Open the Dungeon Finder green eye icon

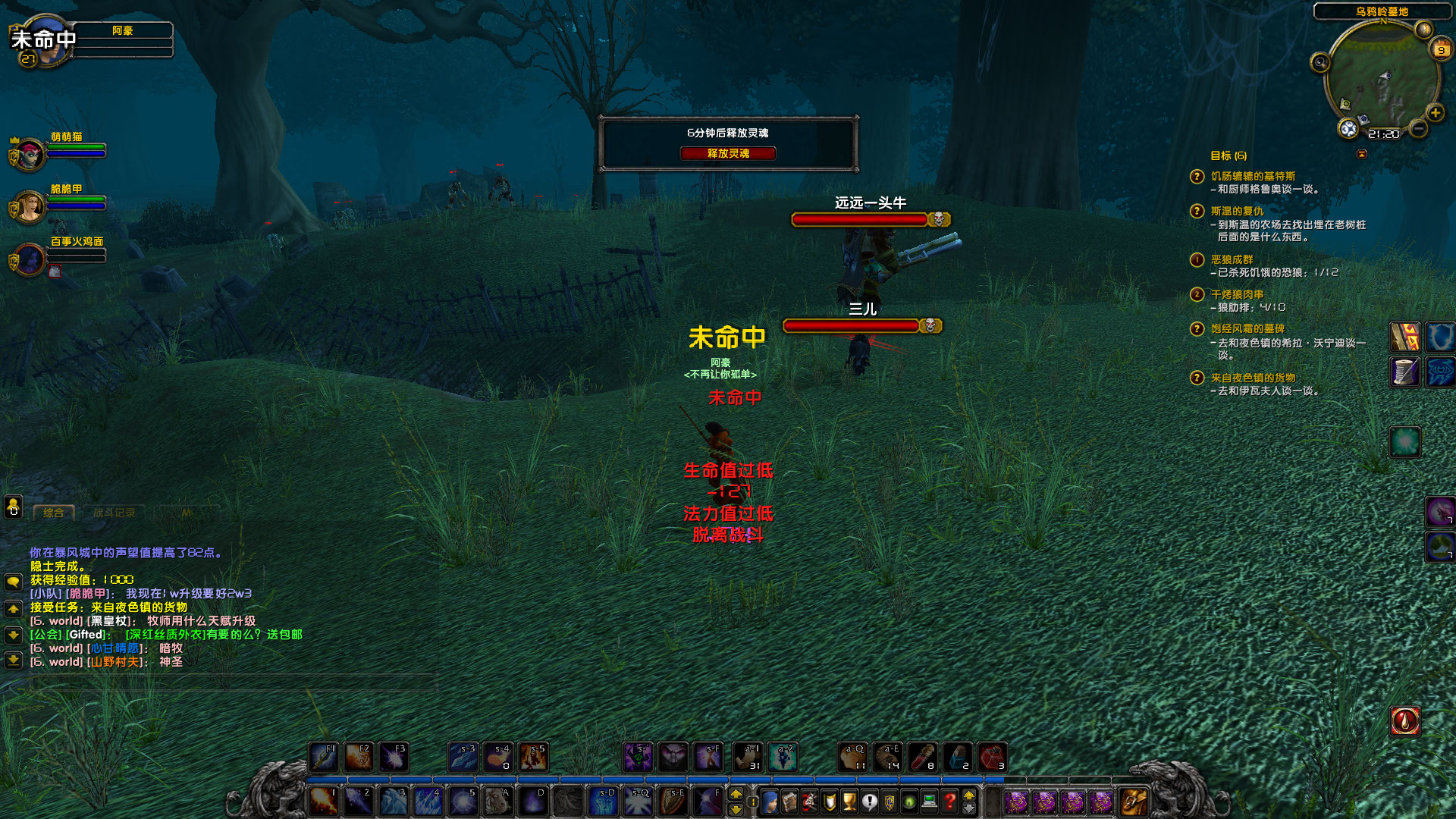point(910,800)
